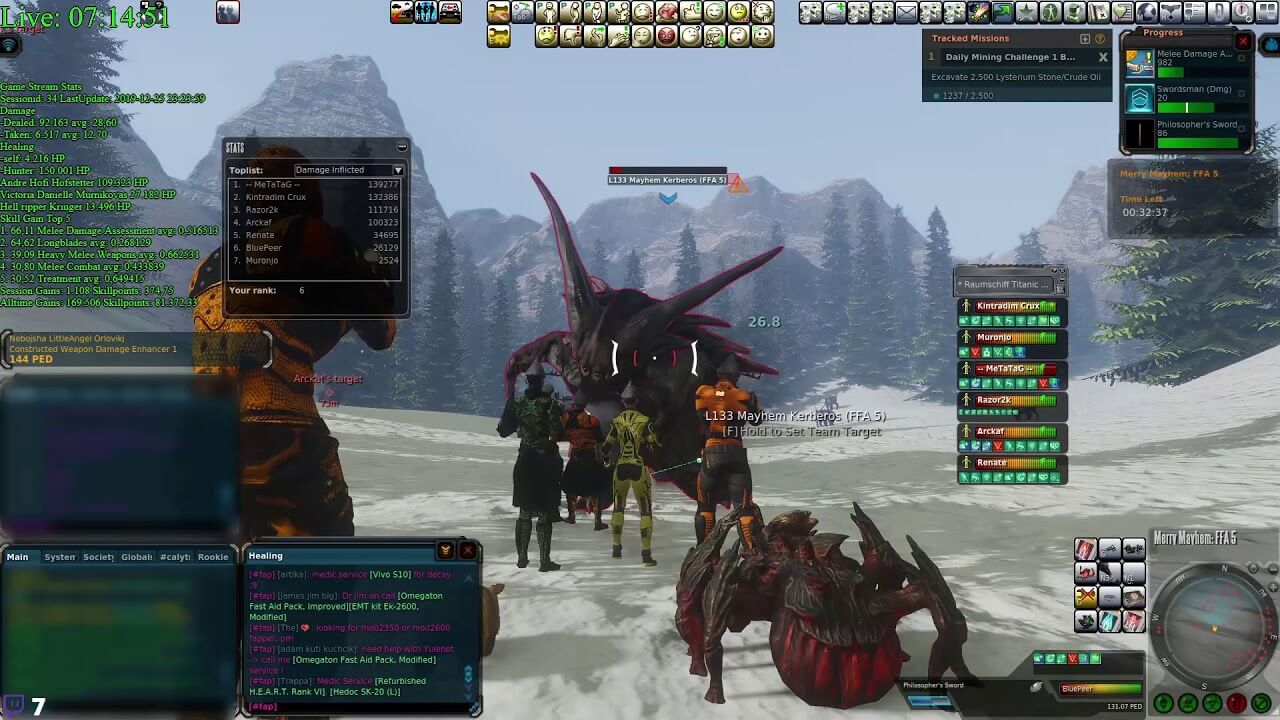Image resolution: width=1280 pixels, height=720 pixels.
Task: Close the Healing chat window
Action: 467,551
